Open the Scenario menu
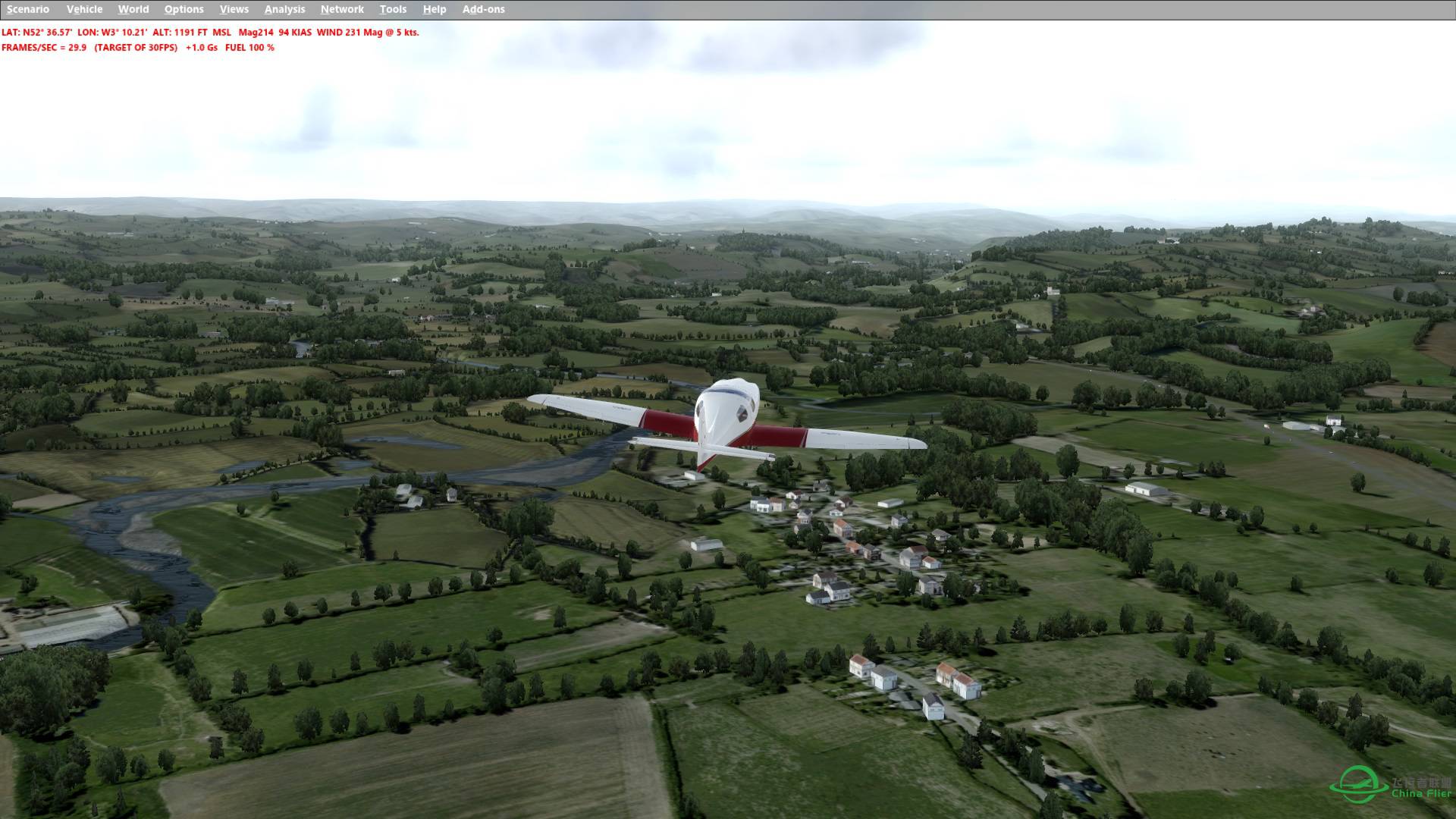The width and height of the screenshot is (1456, 819). (27, 9)
